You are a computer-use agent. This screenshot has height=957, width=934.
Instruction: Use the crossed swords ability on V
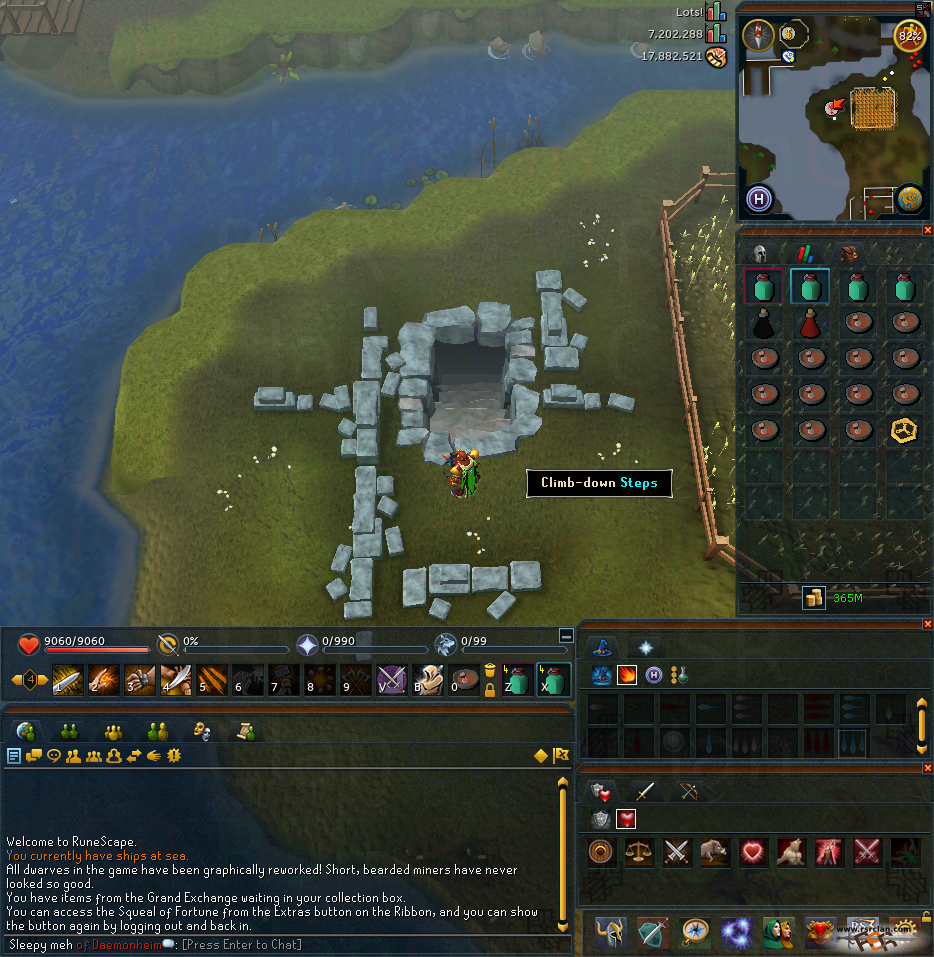pyautogui.click(x=389, y=680)
